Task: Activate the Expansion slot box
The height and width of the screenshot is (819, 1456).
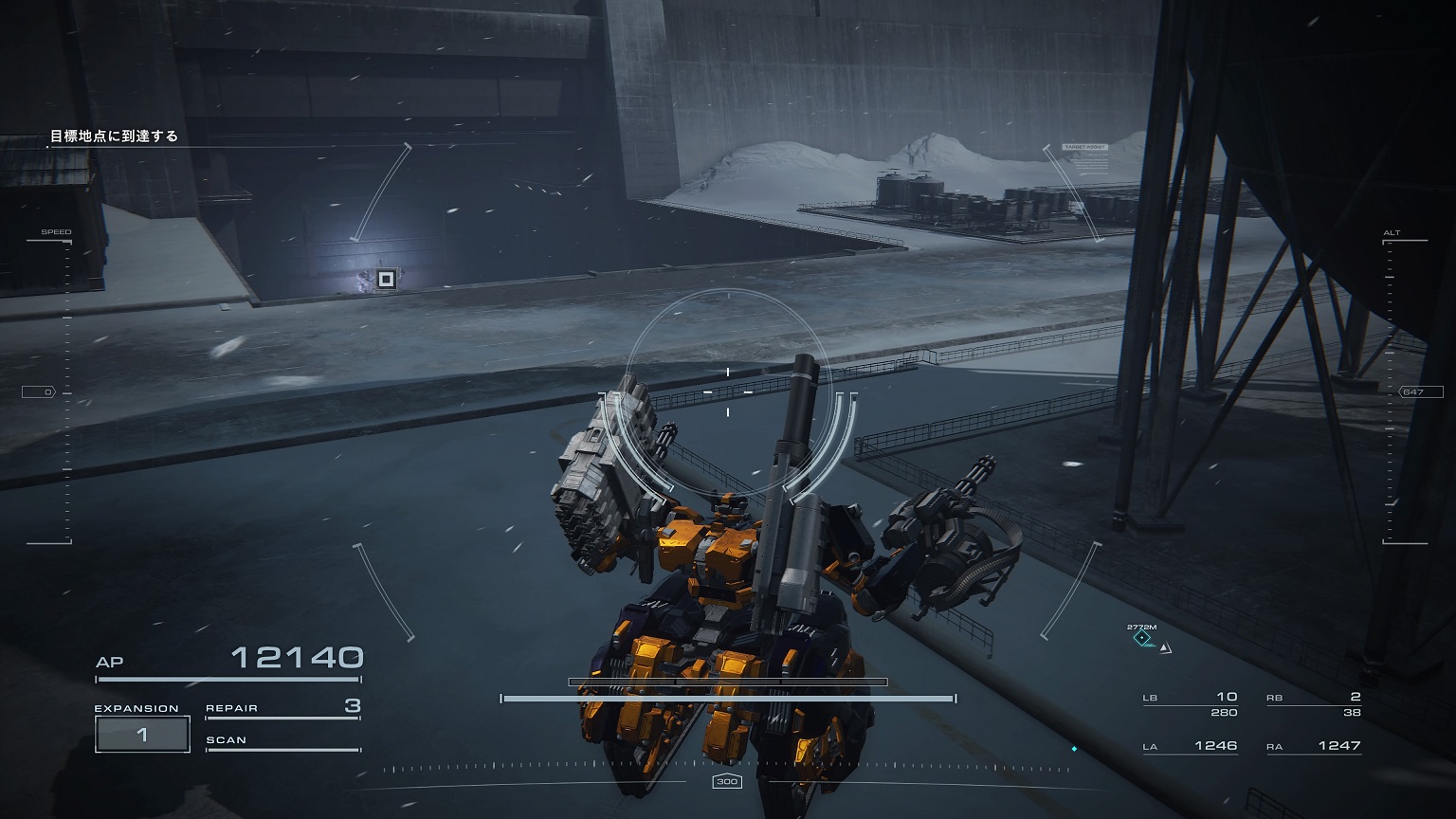Action: 142,734
